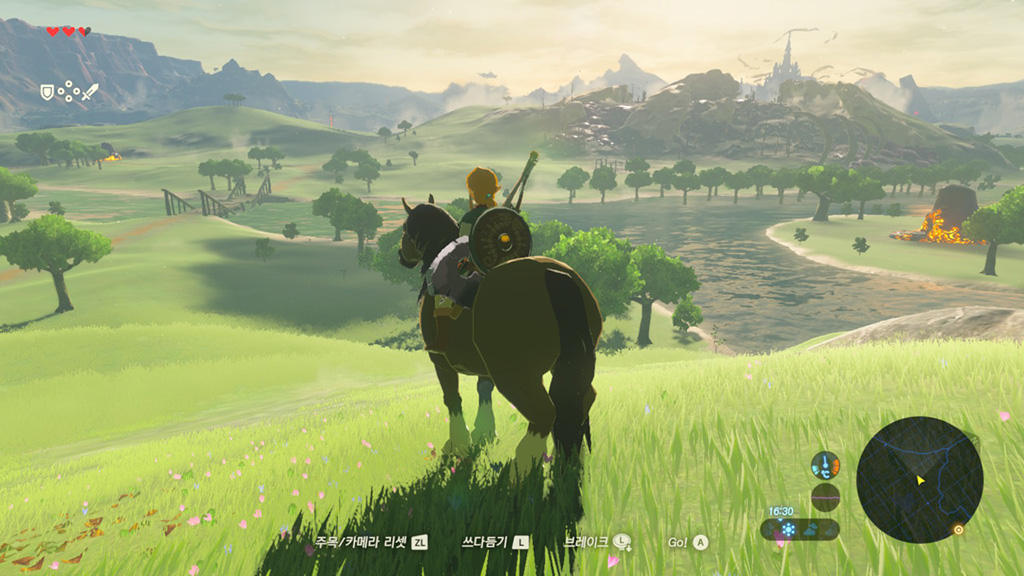Click the noise level meter circle
1024x576 pixels.
pyautogui.click(x=825, y=497)
